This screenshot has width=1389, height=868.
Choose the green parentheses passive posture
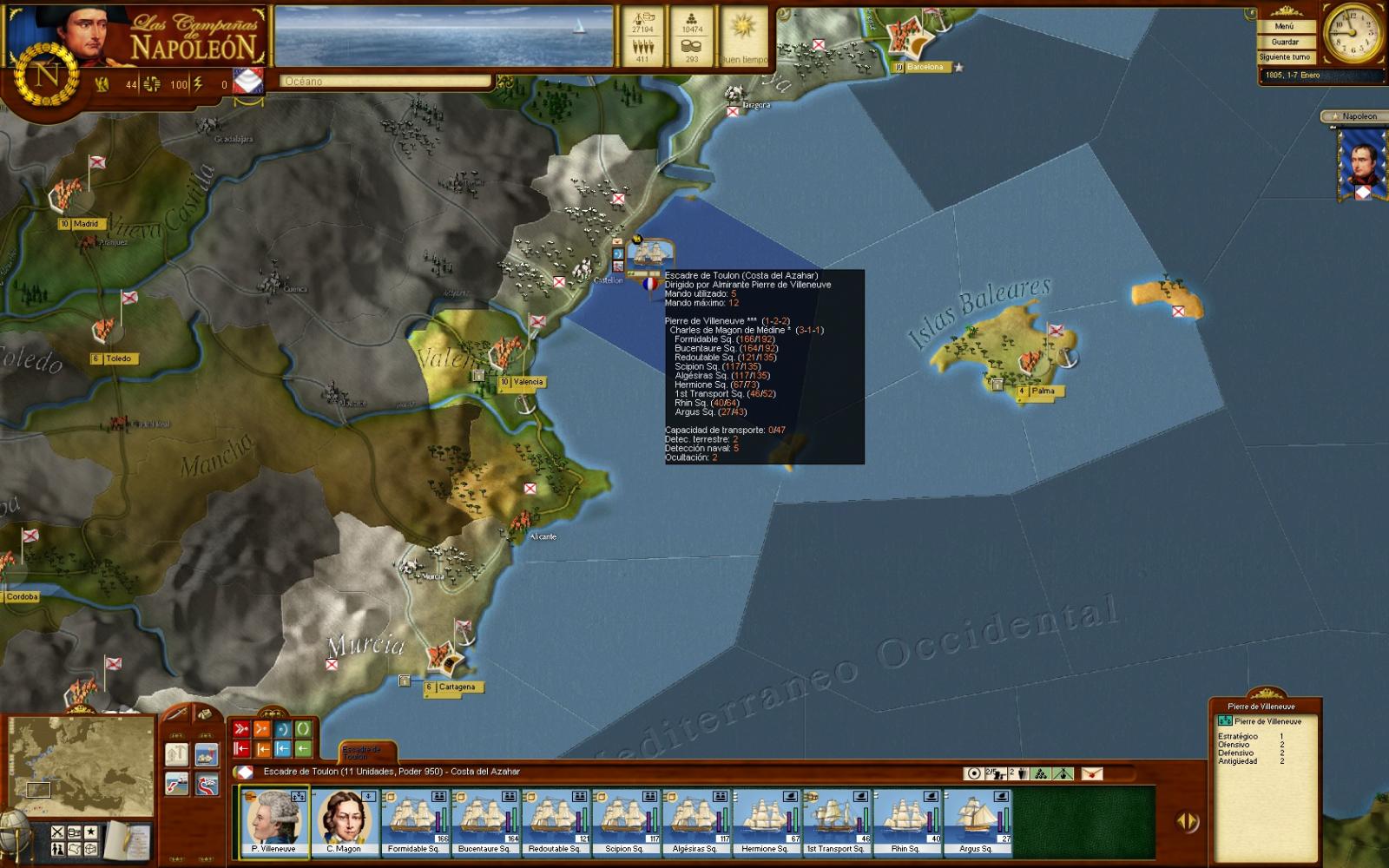[303, 729]
